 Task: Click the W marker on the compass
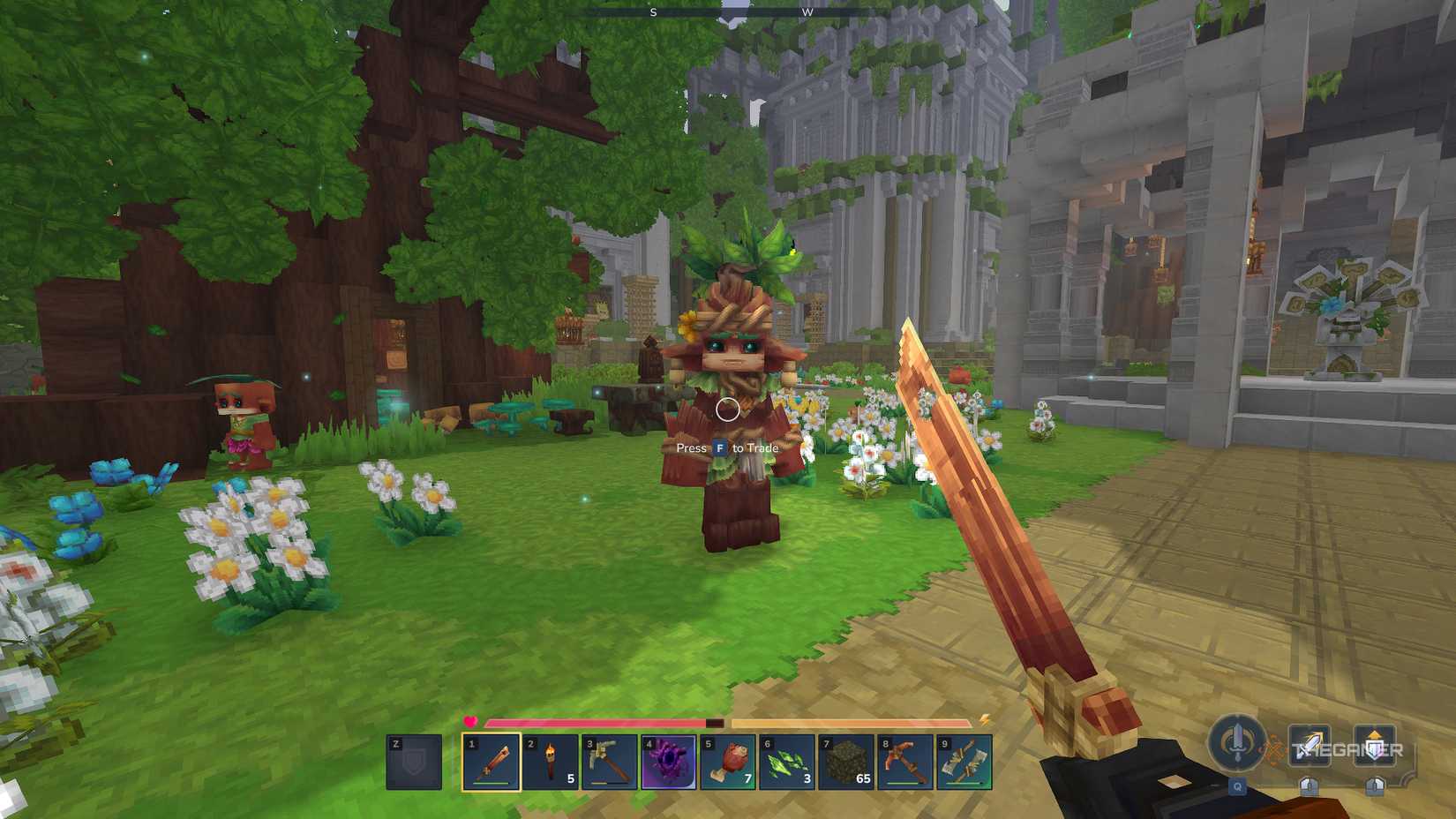coord(806,13)
